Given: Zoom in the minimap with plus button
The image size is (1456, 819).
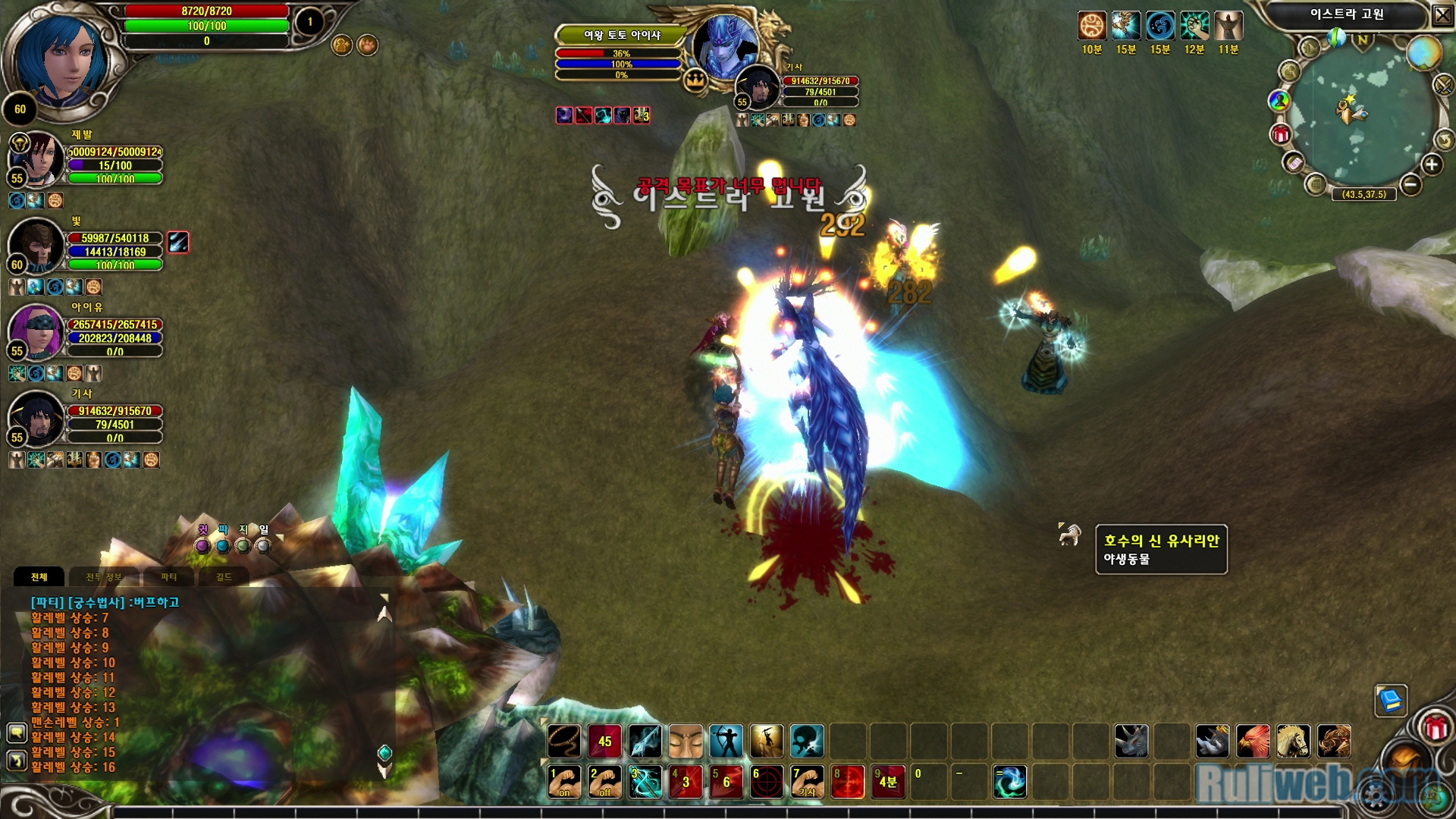Looking at the screenshot, I should pos(1432,165).
